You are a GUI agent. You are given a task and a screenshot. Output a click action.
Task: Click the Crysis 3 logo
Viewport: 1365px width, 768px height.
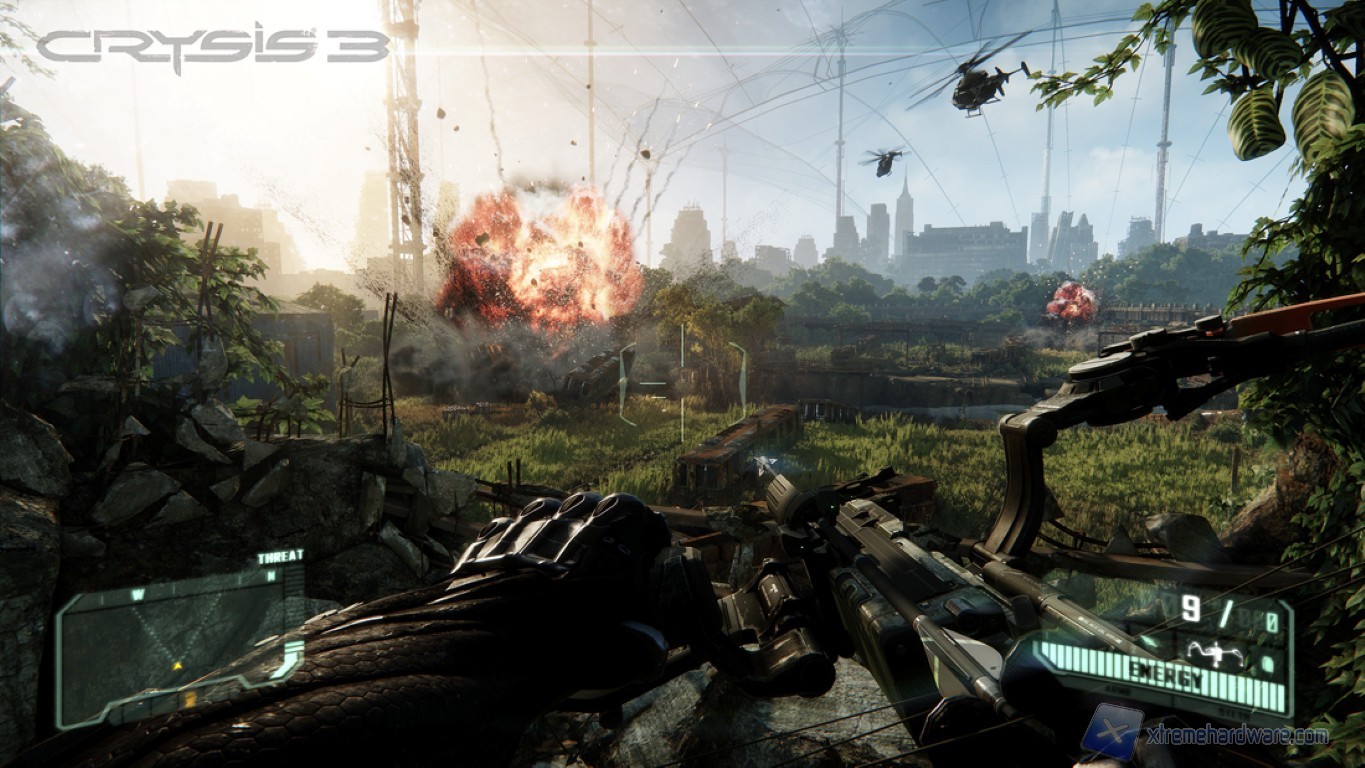pos(212,46)
